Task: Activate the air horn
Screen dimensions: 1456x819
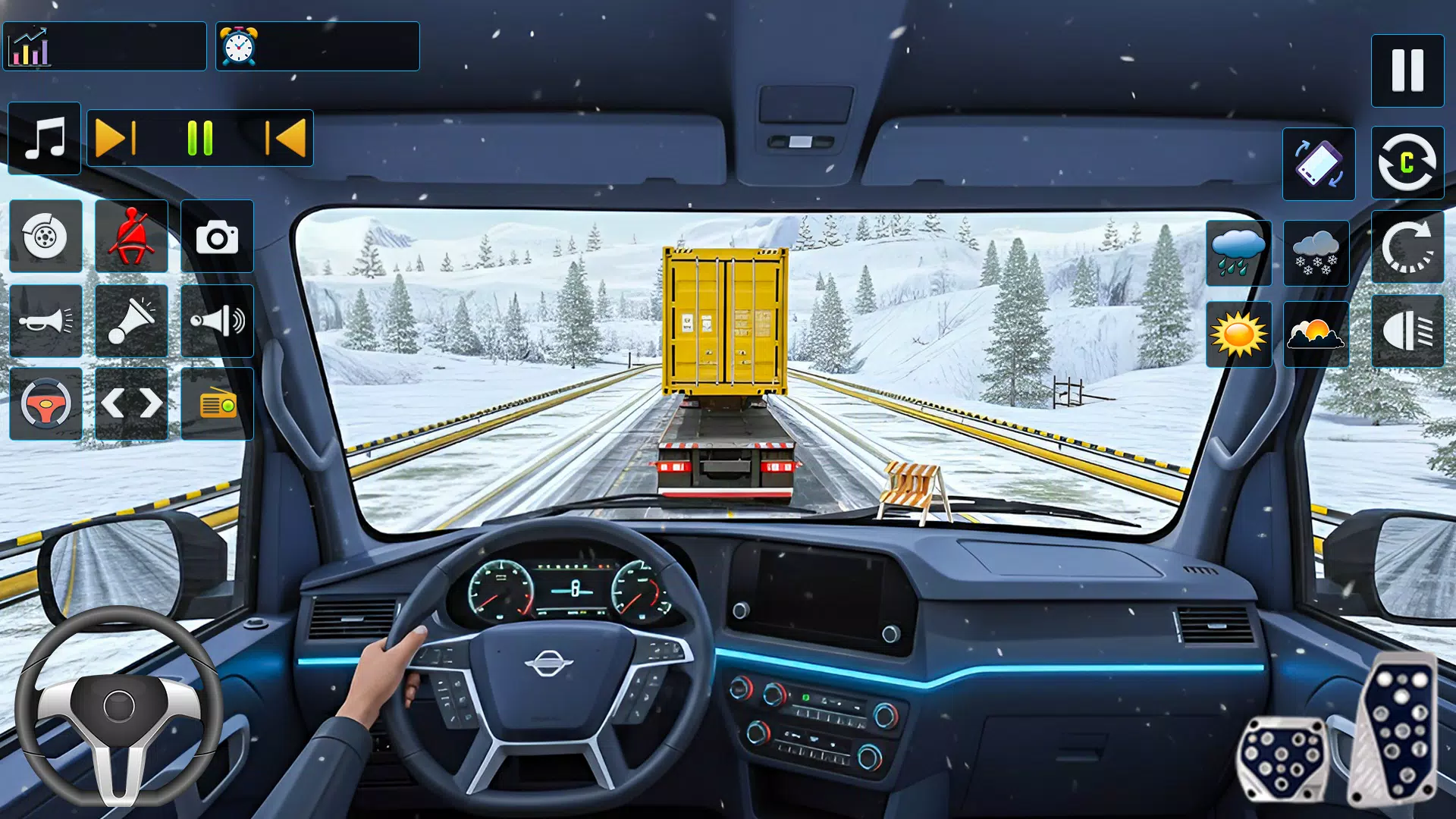Action: coord(130,321)
